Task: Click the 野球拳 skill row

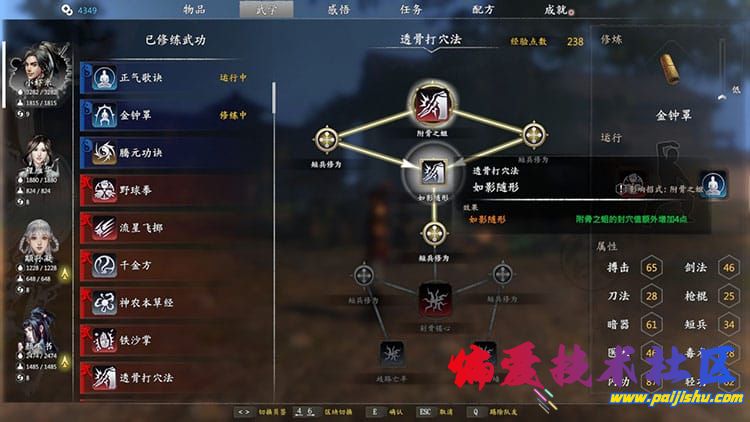Action: 175,189
